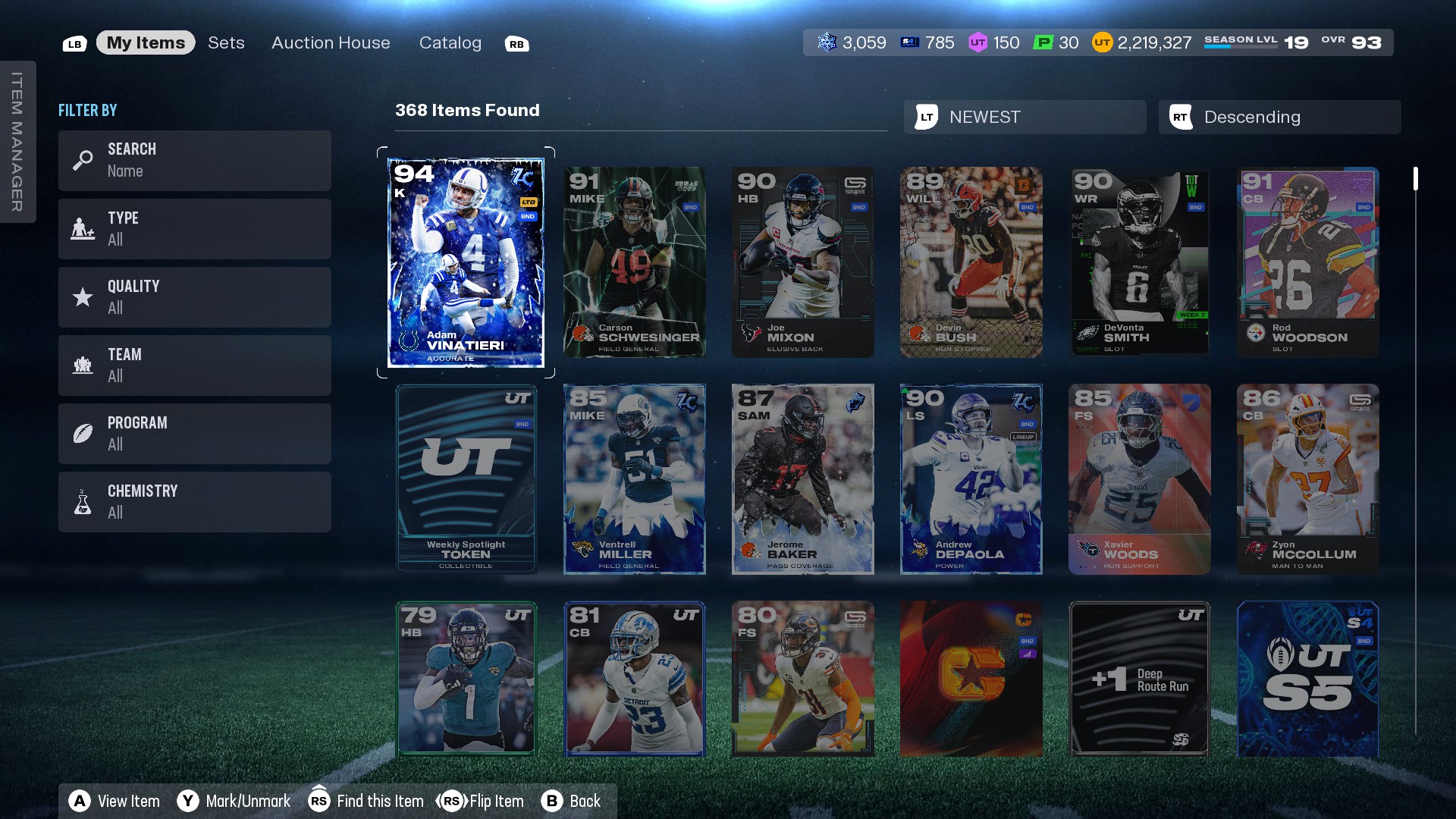Expand the Program filter
The image size is (1456, 819).
[194, 433]
